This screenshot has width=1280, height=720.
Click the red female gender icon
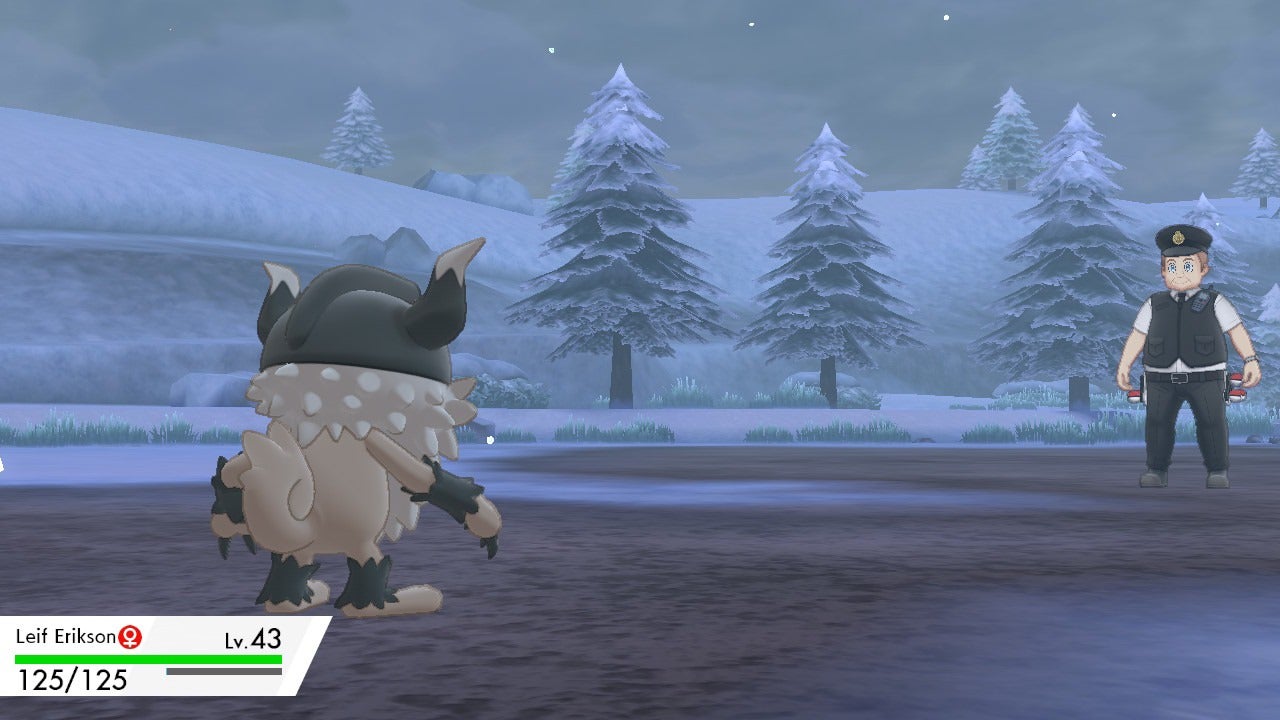130,636
